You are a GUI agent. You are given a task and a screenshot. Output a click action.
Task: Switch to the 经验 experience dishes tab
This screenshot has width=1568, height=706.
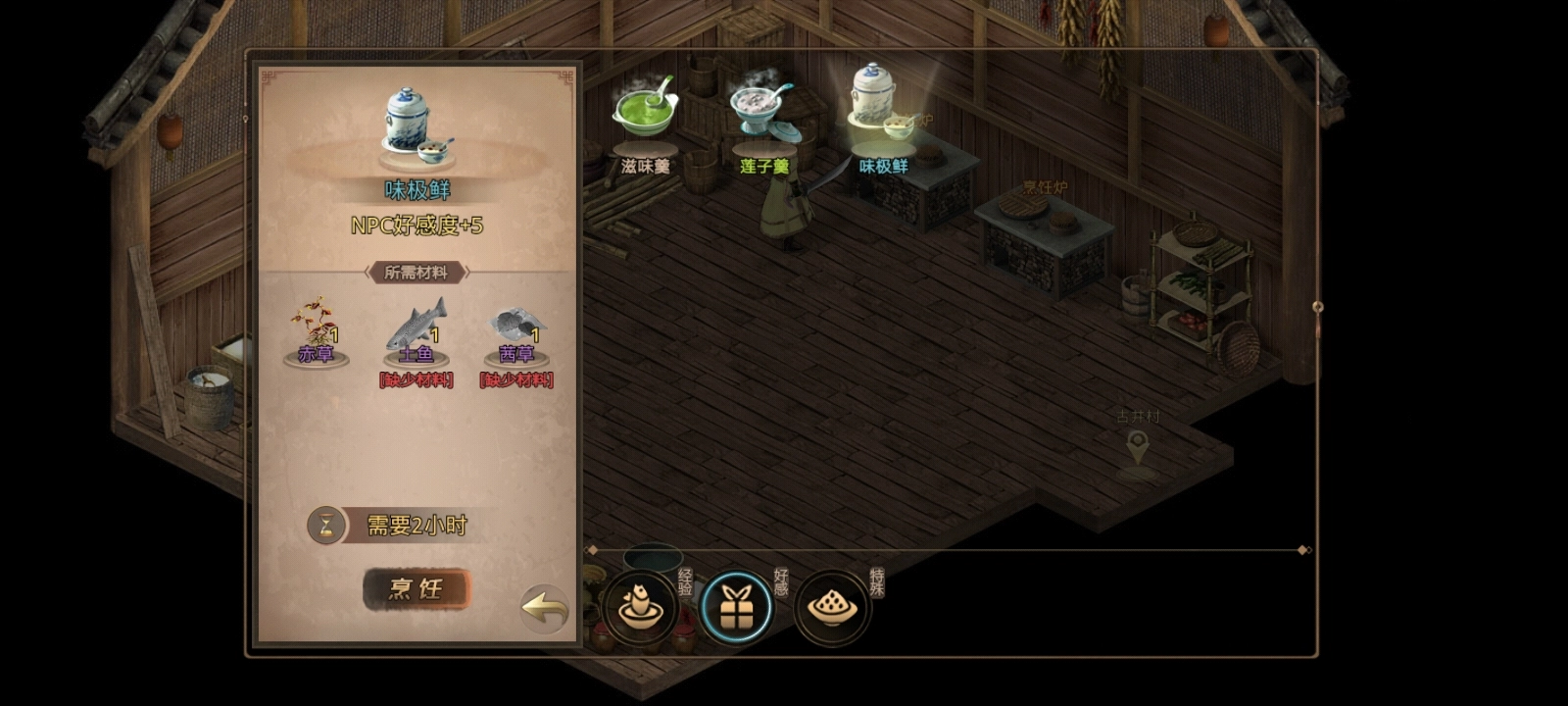coord(640,608)
